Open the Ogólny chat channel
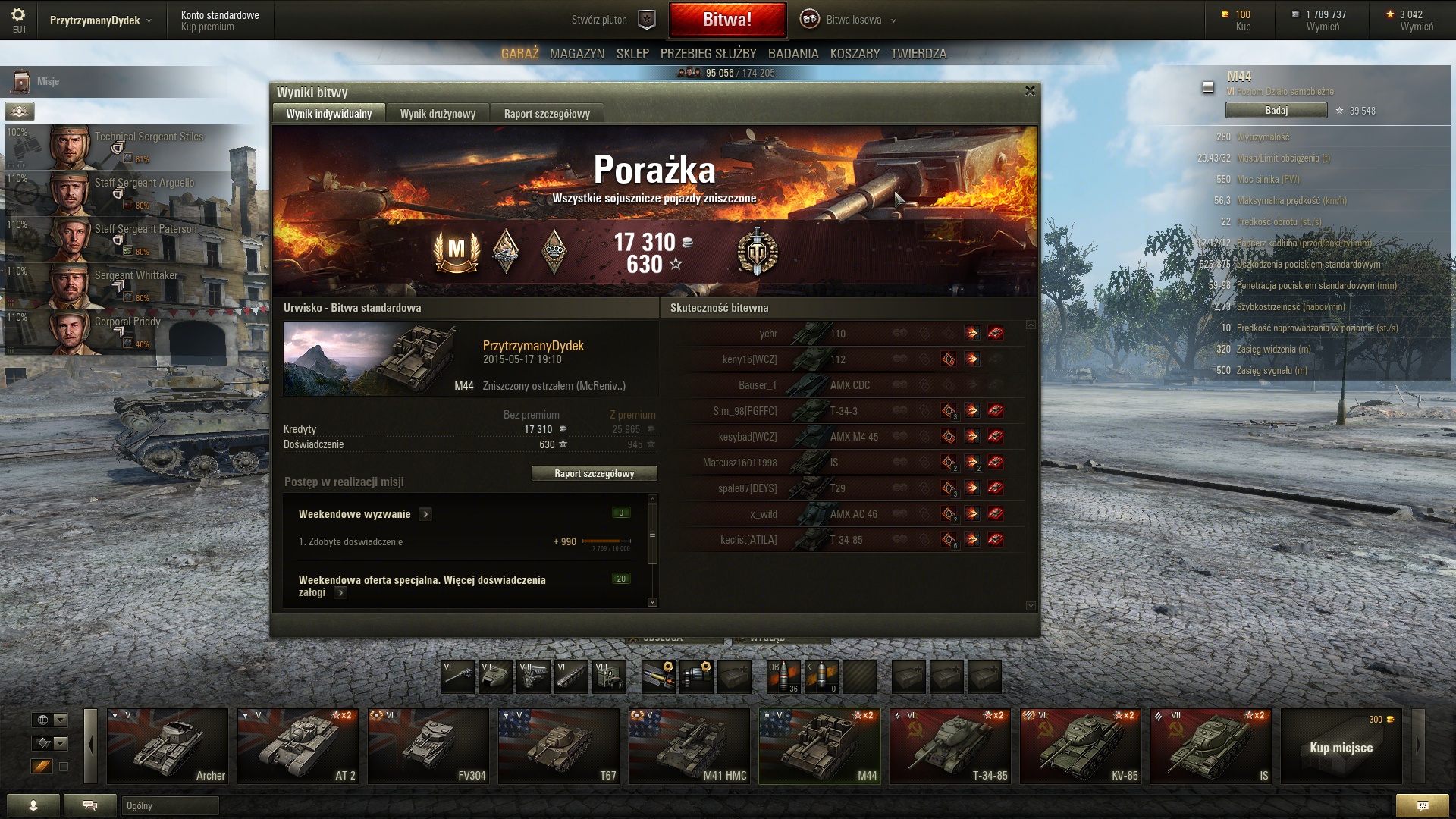 (170, 805)
